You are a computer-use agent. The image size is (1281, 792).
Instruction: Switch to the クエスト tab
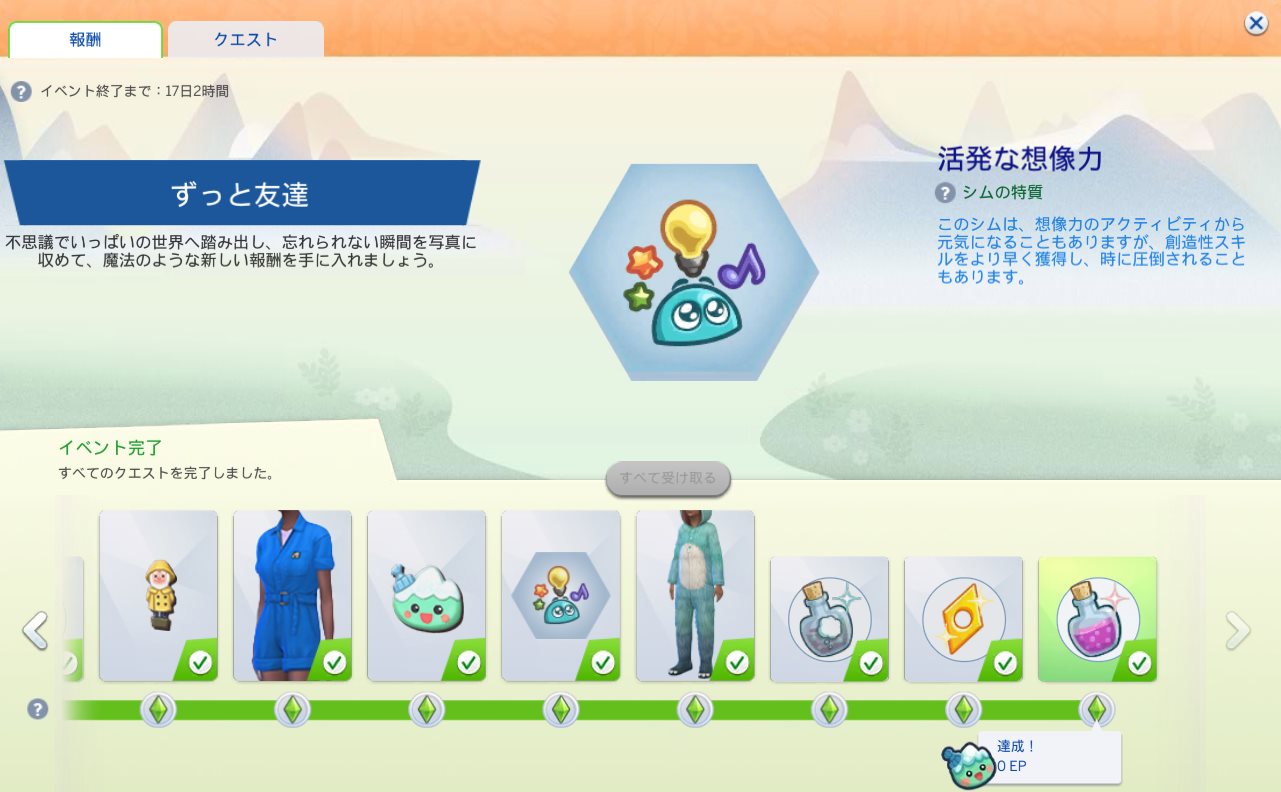tap(245, 40)
